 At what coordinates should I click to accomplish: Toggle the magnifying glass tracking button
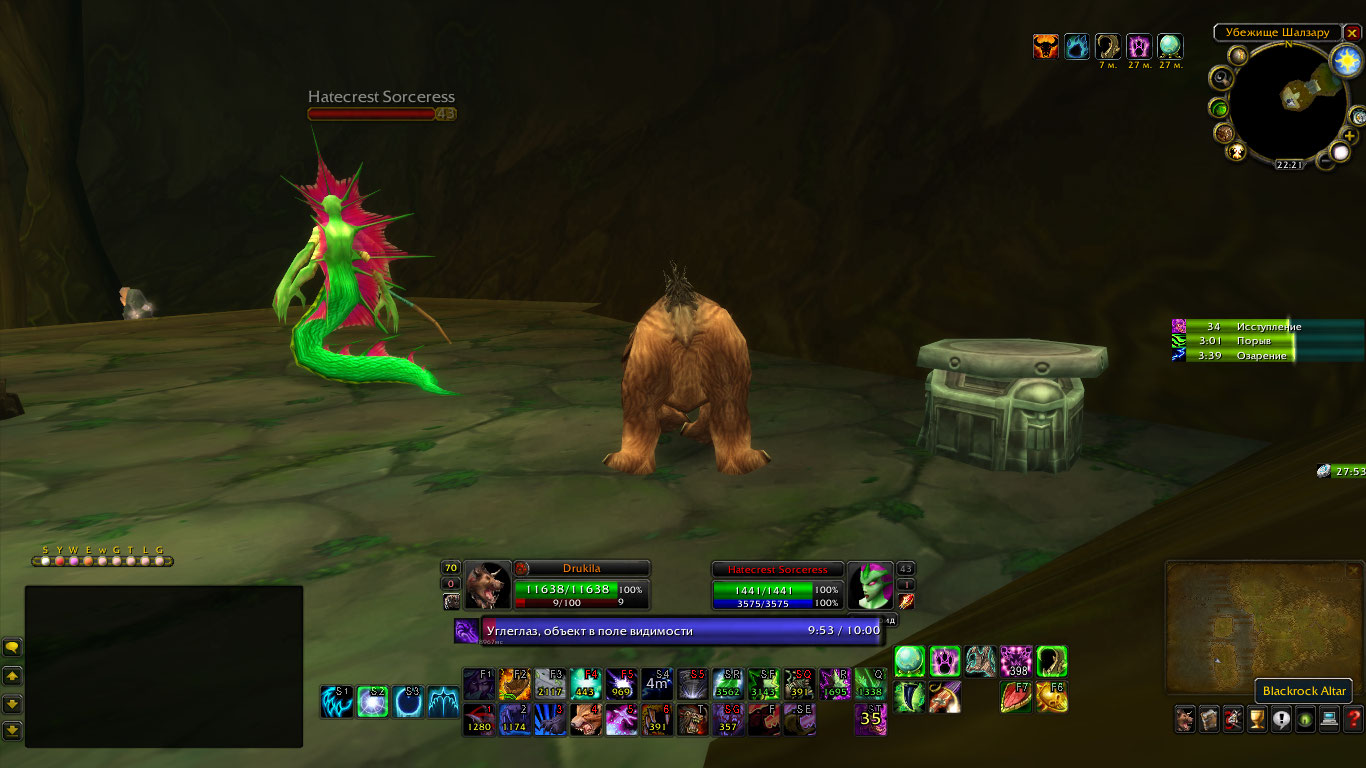[x=1220, y=78]
